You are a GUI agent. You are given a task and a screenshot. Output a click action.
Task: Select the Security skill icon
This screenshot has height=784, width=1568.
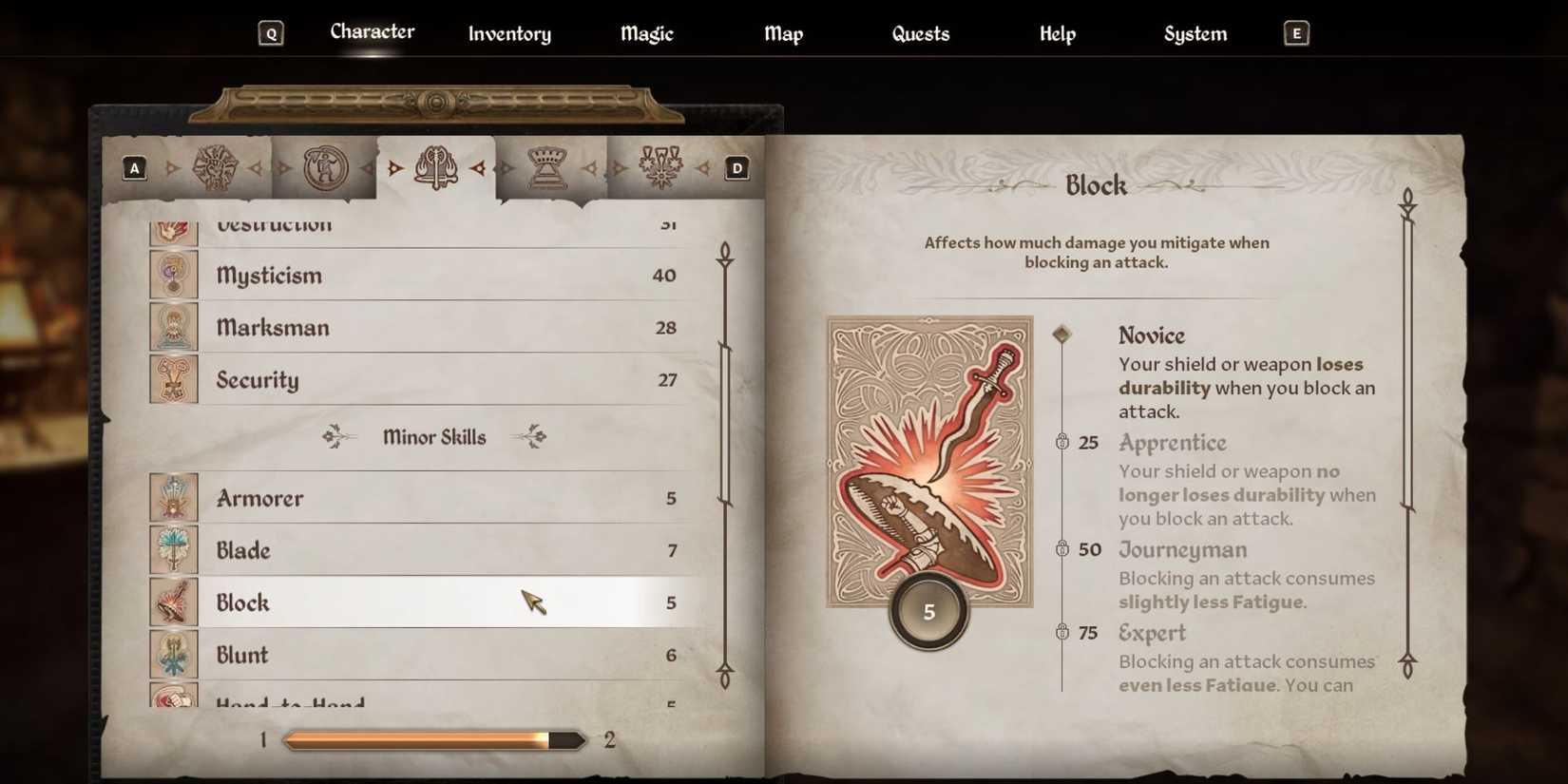(x=174, y=379)
